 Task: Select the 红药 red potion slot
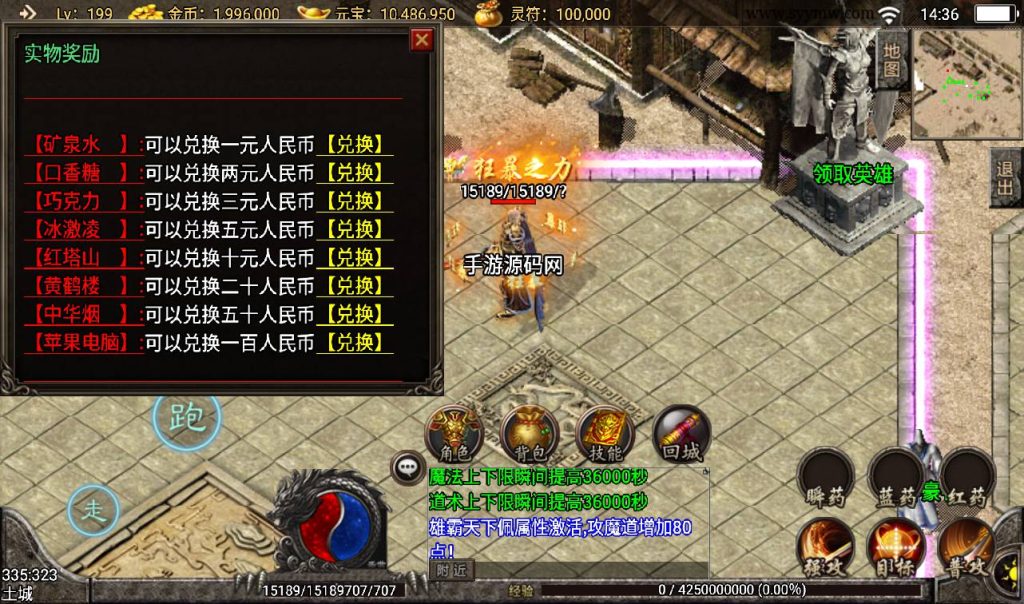pos(967,479)
